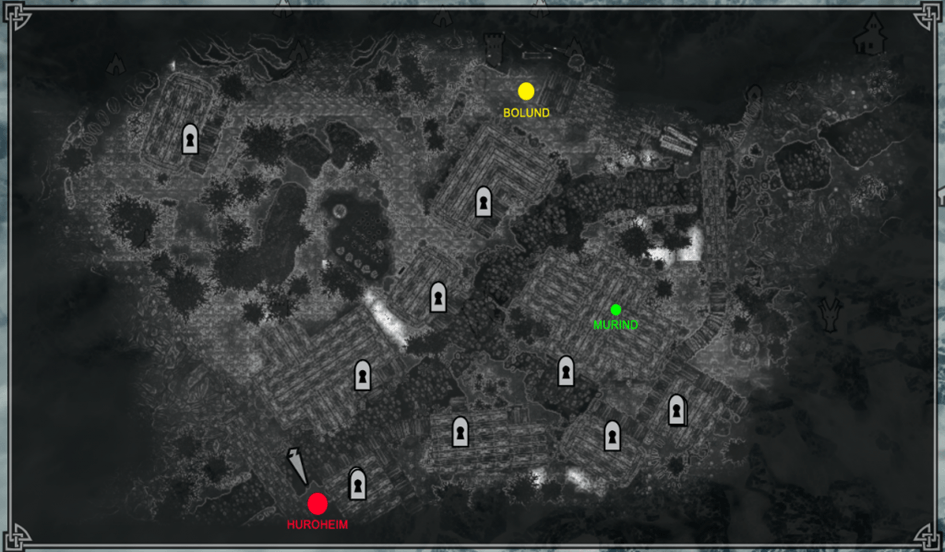This screenshot has height=552, width=945.
Task: Select the yellow Bolund map marker
Action: [526, 91]
